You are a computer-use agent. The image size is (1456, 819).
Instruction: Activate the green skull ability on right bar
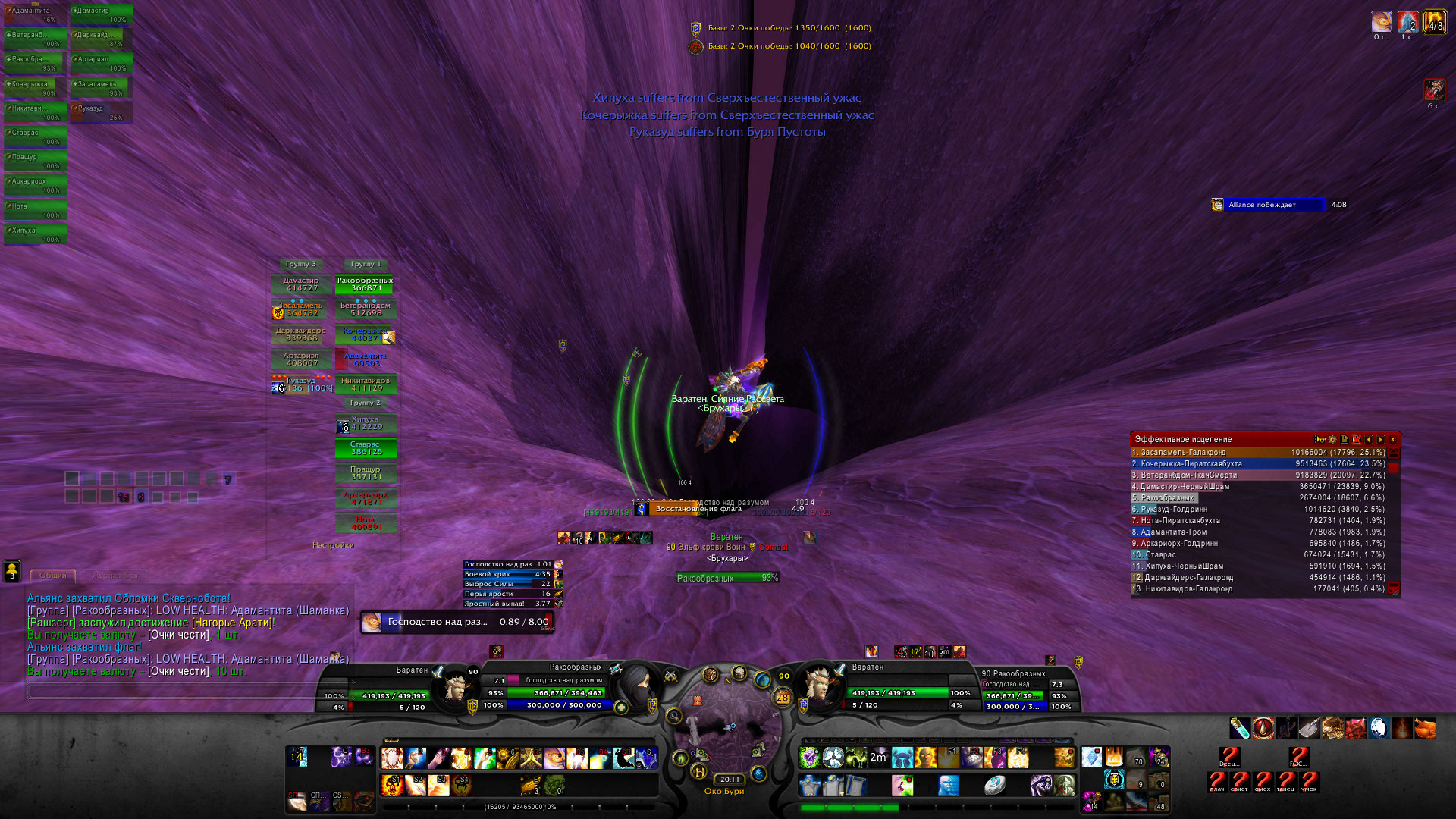(810, 757)
